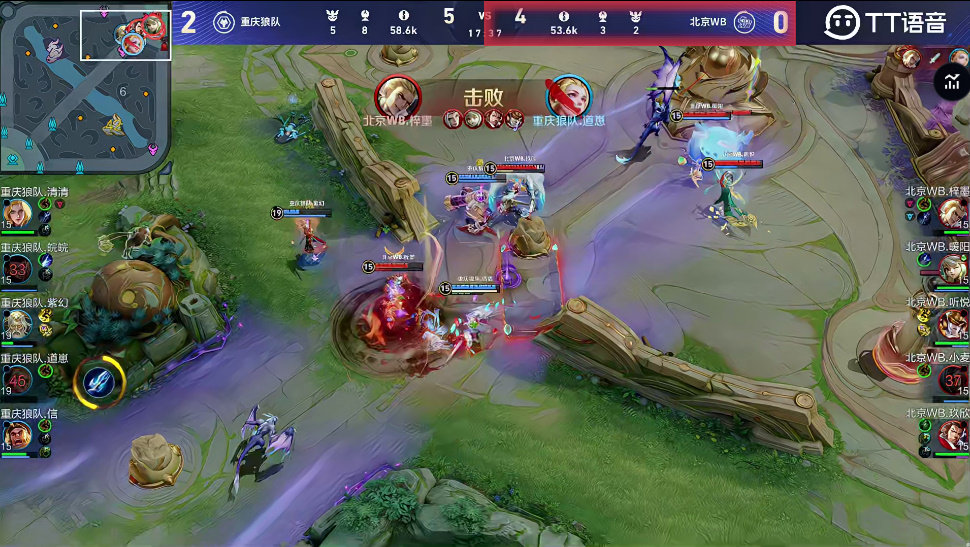Click the TT语音 logo
Viewport: 970px width, 547px height.
click(884, 22)
